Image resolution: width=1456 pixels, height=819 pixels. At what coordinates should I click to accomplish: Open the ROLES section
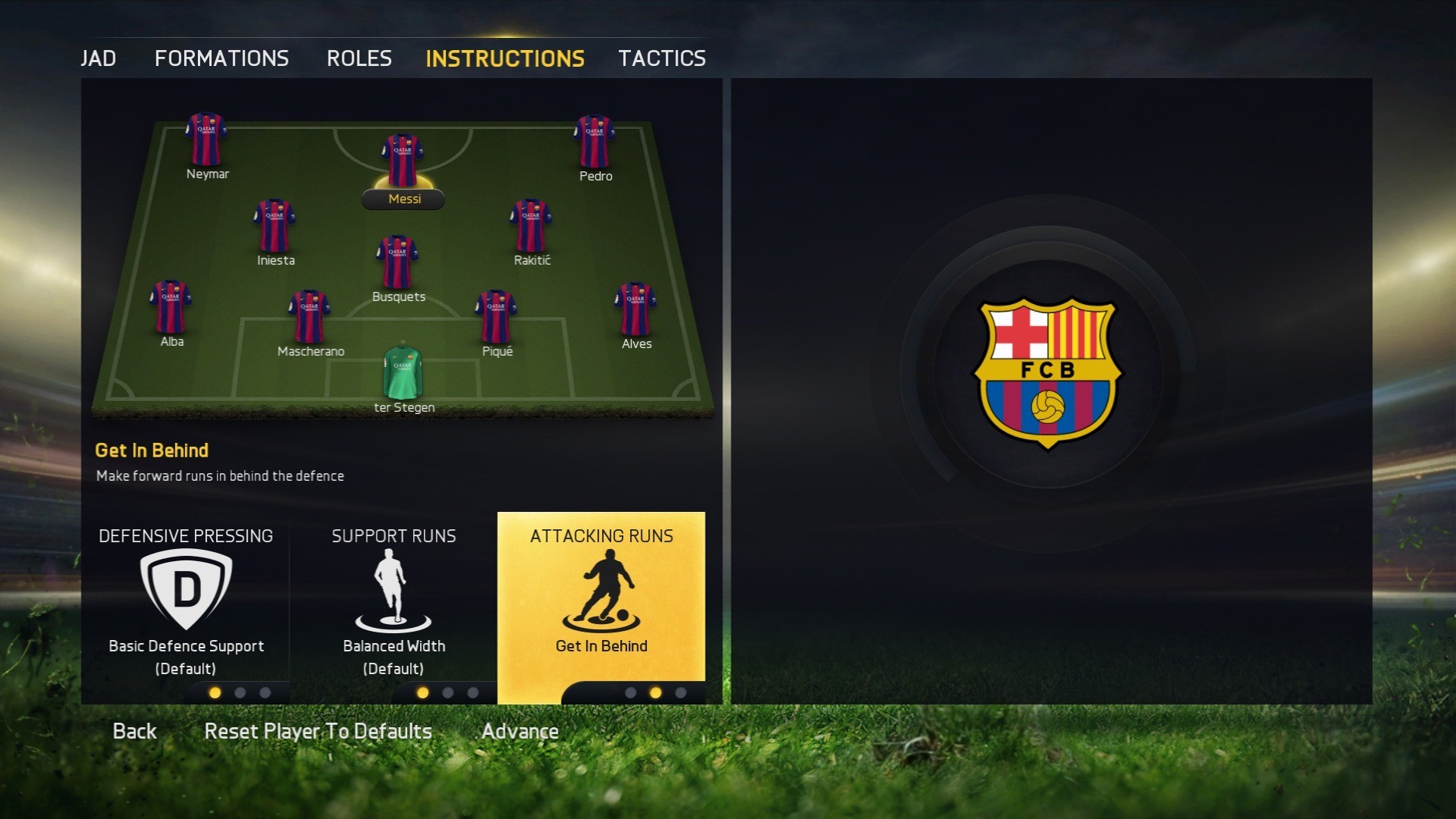click(x=359, y=58)
